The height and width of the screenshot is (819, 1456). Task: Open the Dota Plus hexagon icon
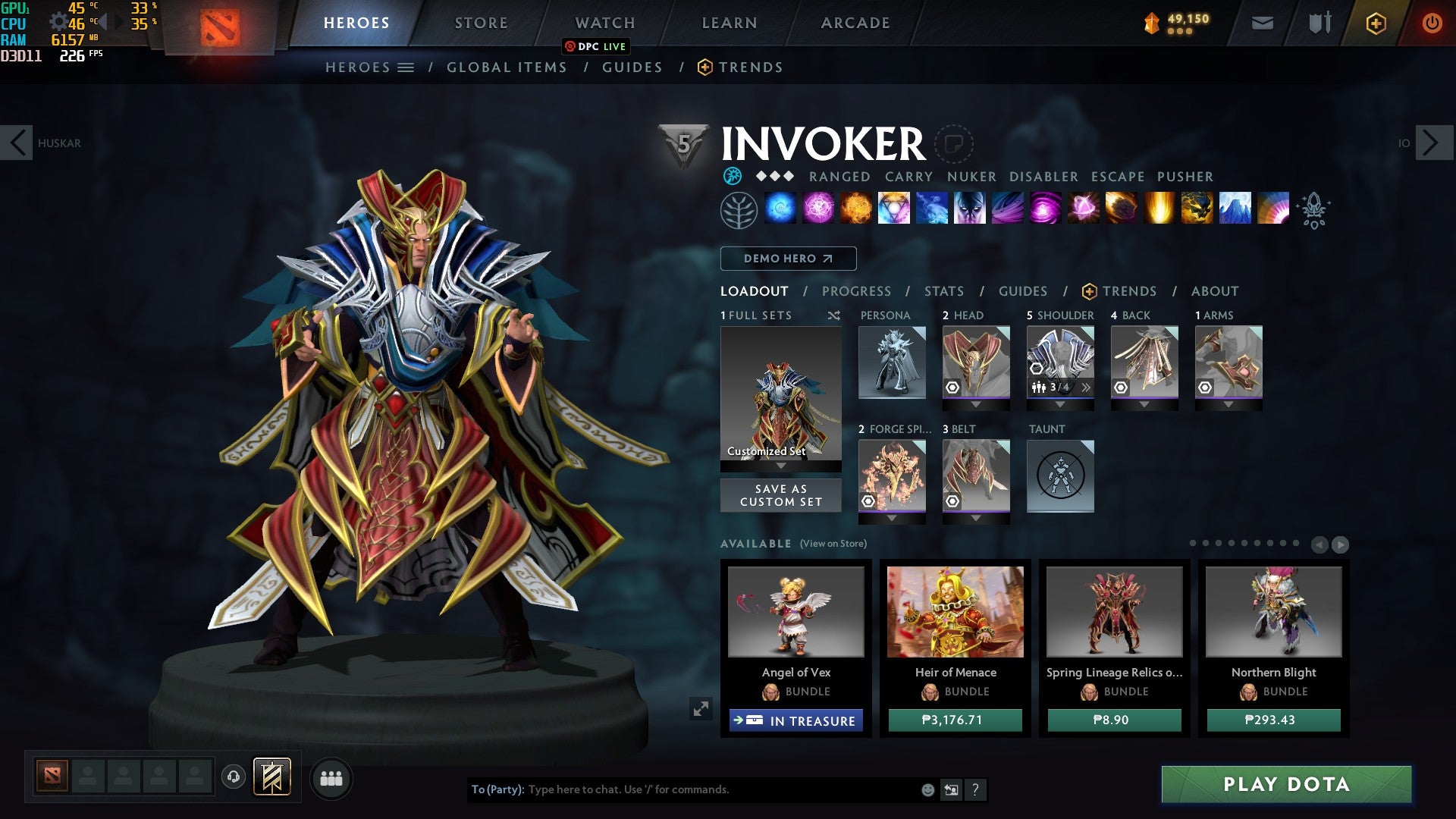(1377, 24)
